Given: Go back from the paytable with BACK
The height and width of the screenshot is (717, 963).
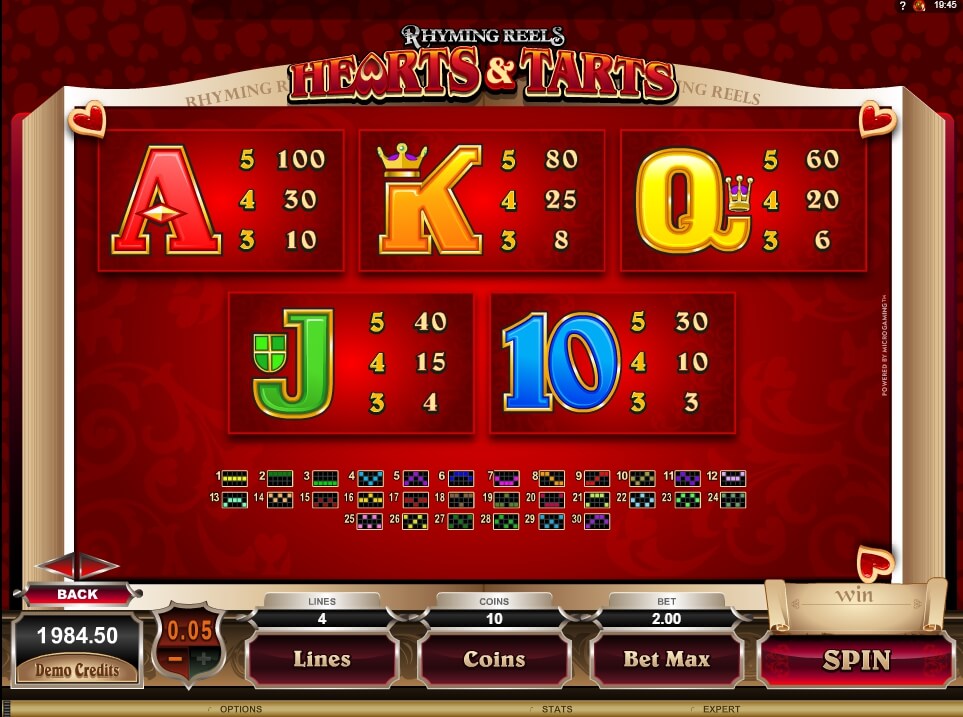Looking at the screenshot, I should tap(78, 594).
